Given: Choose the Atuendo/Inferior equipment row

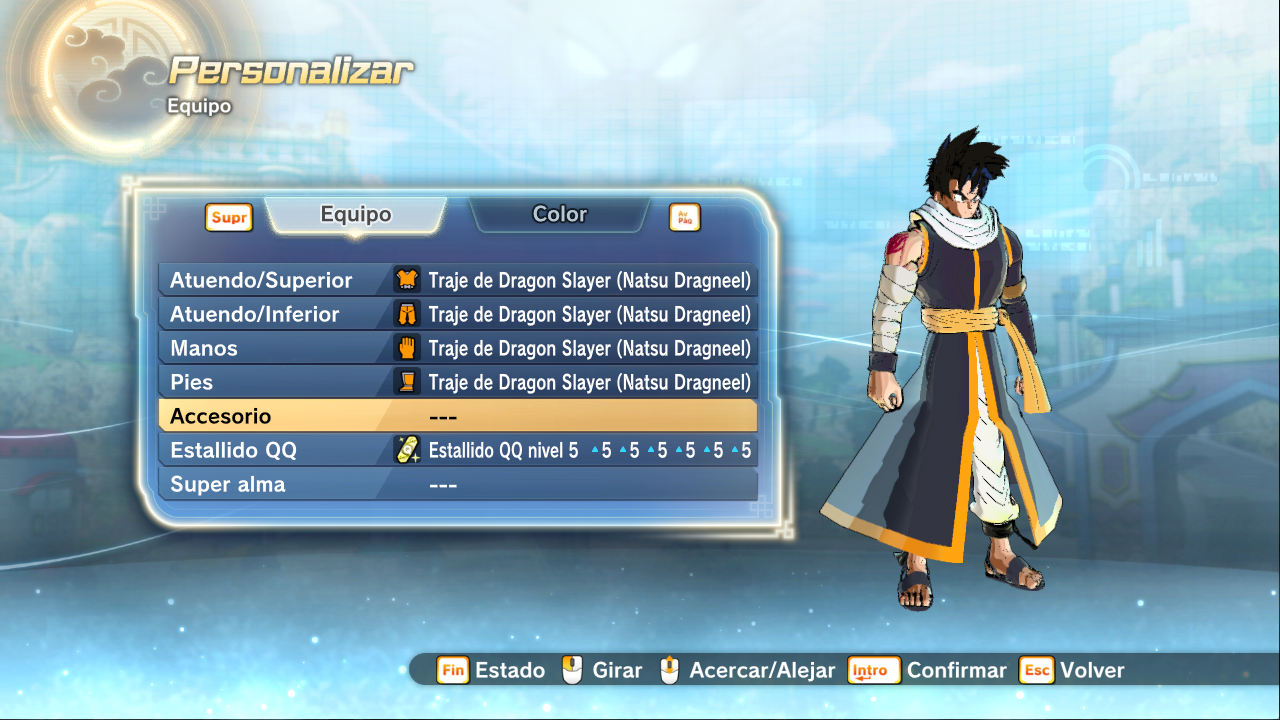Looking at the screenshot, I should click(458, 315).
